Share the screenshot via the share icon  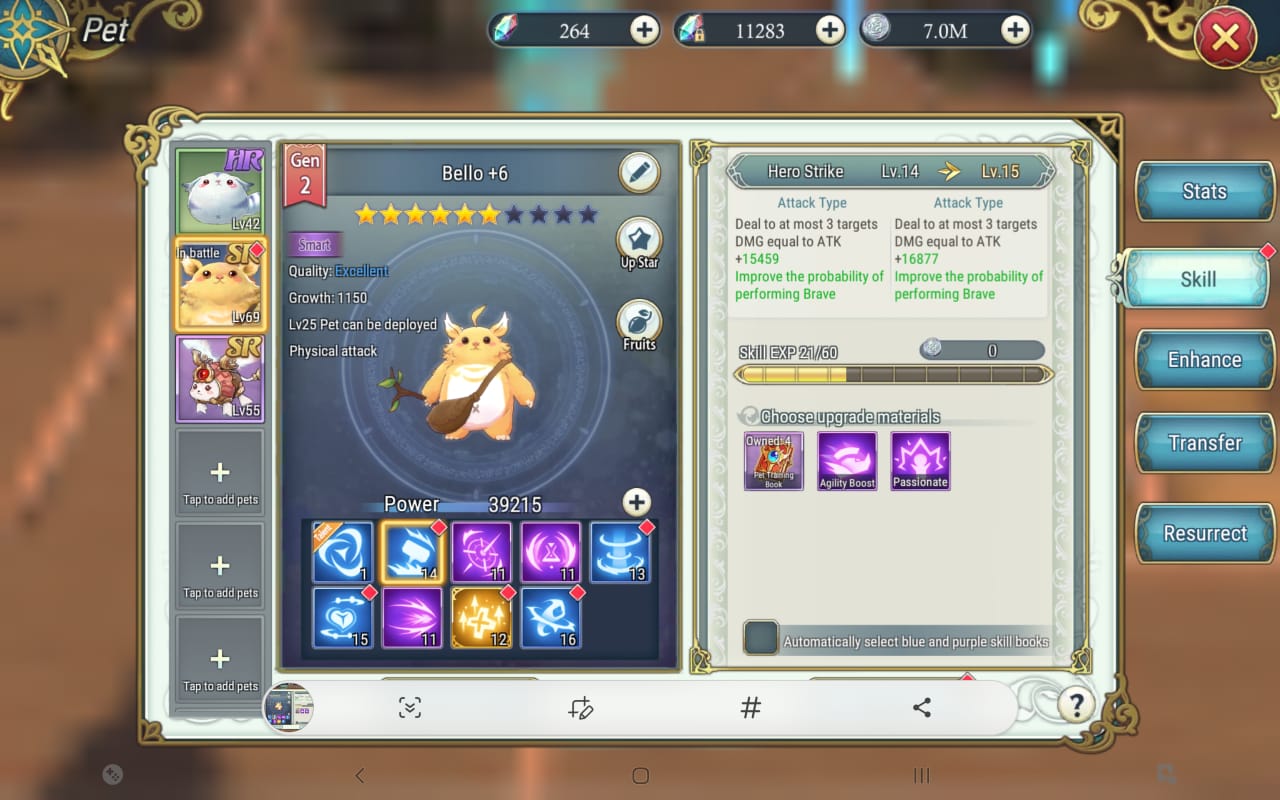922,708
